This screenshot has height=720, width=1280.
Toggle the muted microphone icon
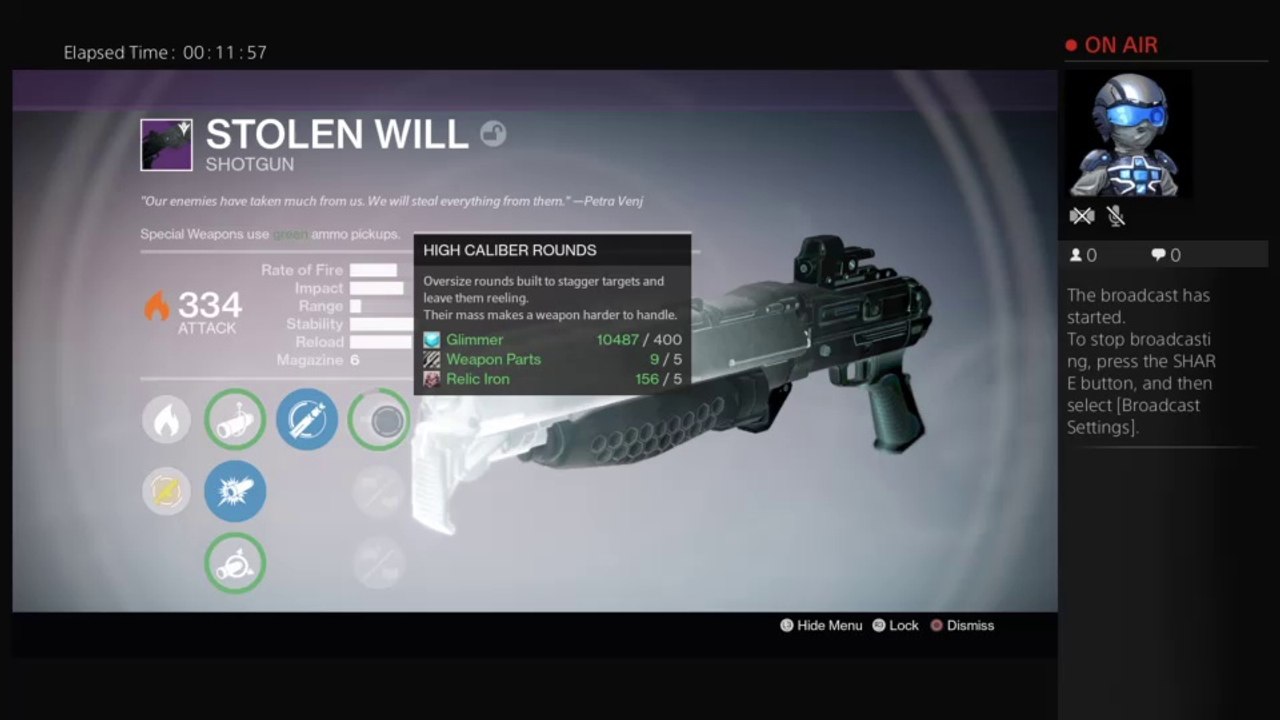click(x=1116, y=216)
